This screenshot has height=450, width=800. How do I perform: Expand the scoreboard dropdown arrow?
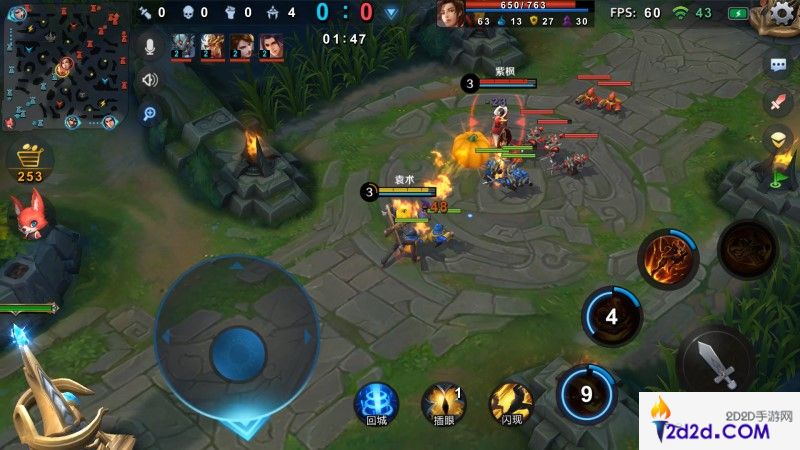pyautogui.click(x=392, y=13)
